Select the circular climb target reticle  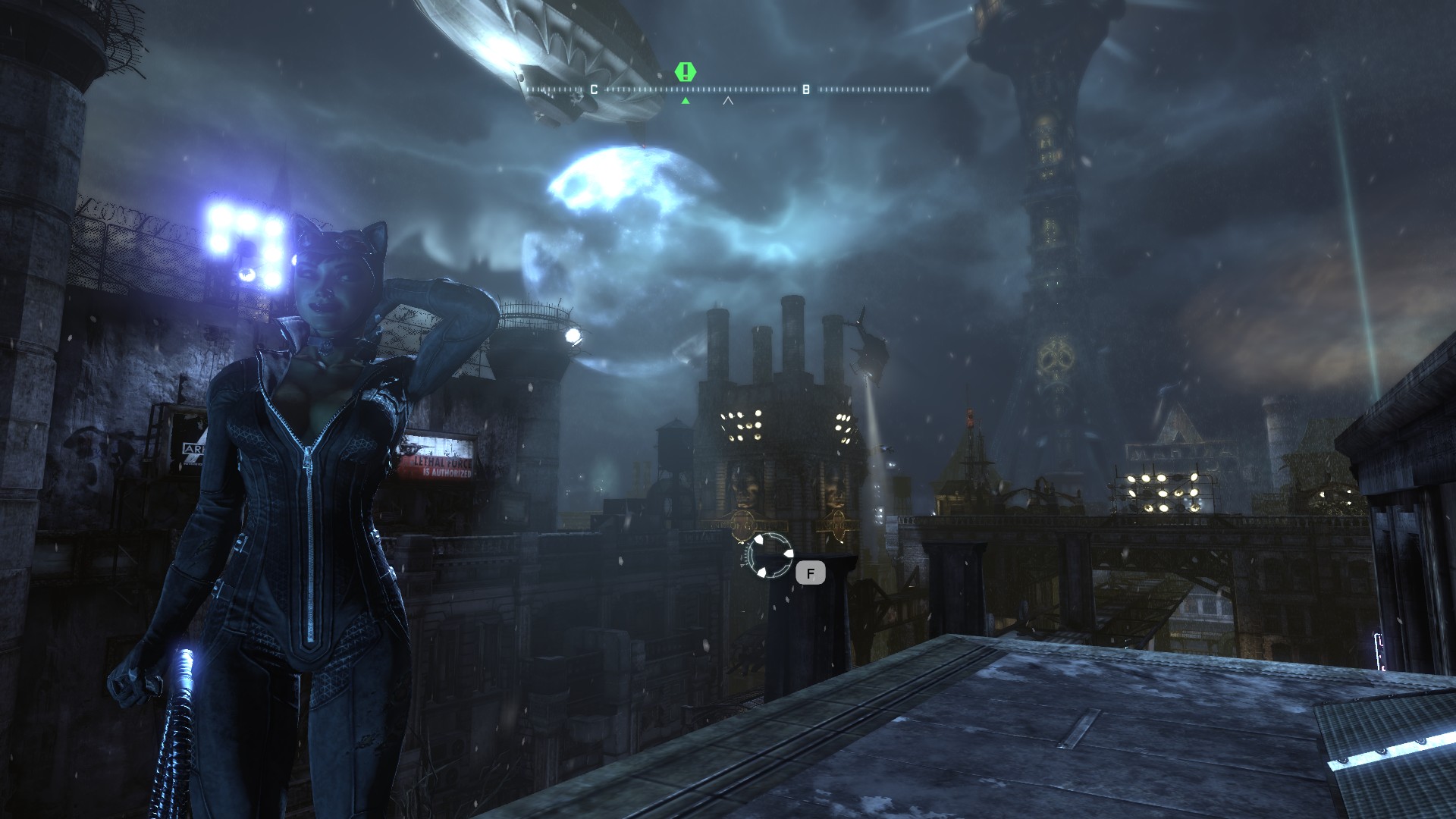coord(769,555)
